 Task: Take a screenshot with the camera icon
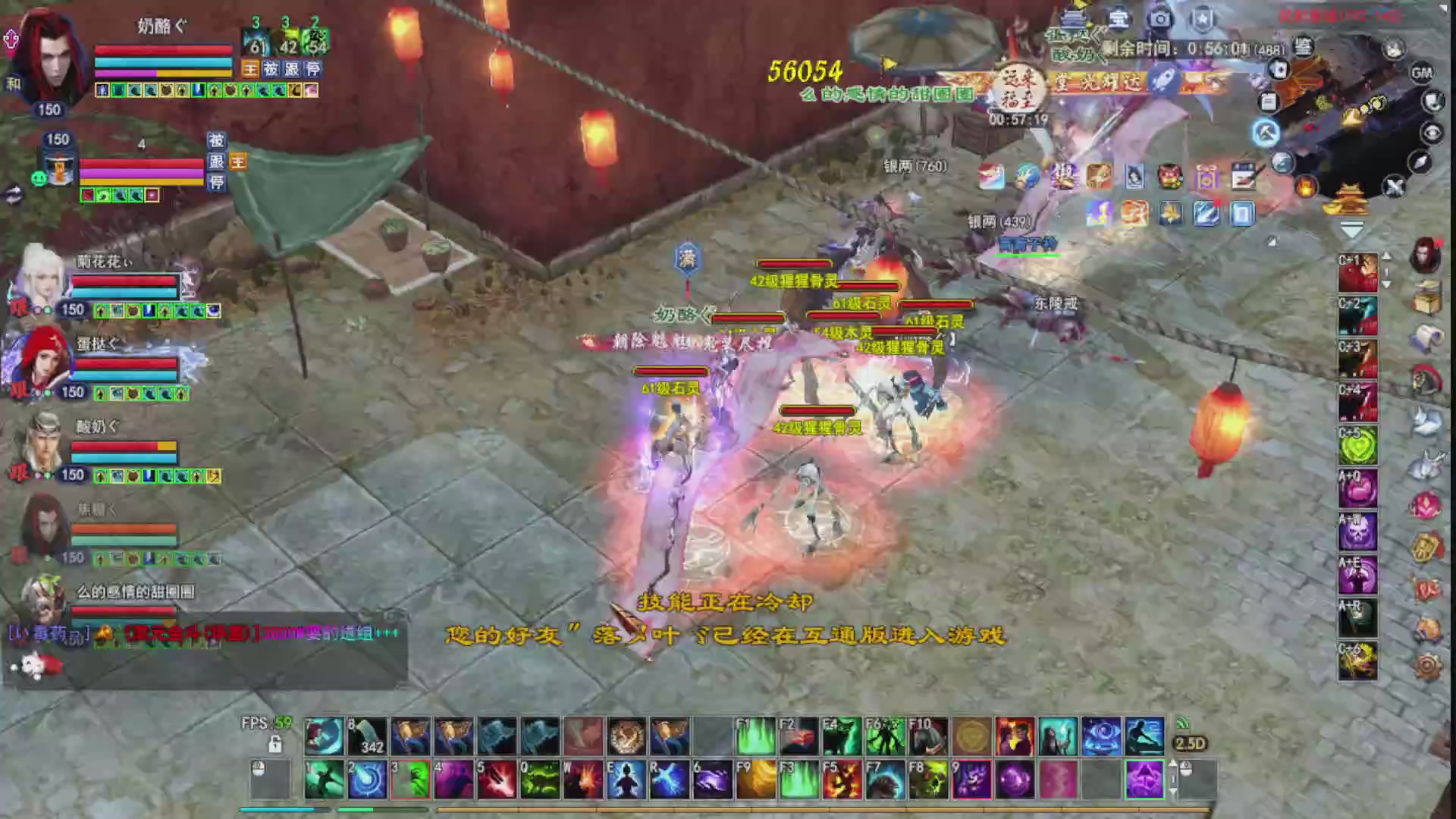1160,18
